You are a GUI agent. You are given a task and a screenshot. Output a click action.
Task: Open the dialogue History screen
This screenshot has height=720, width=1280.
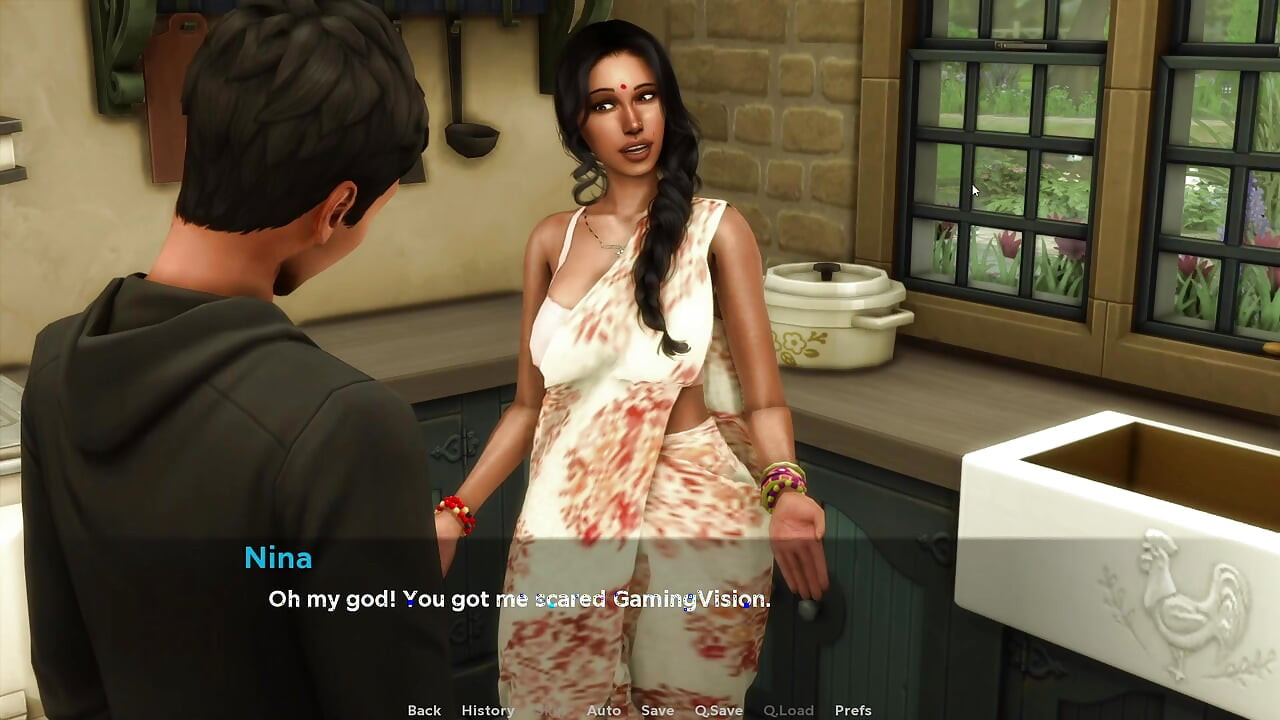(x=487, y=710)
